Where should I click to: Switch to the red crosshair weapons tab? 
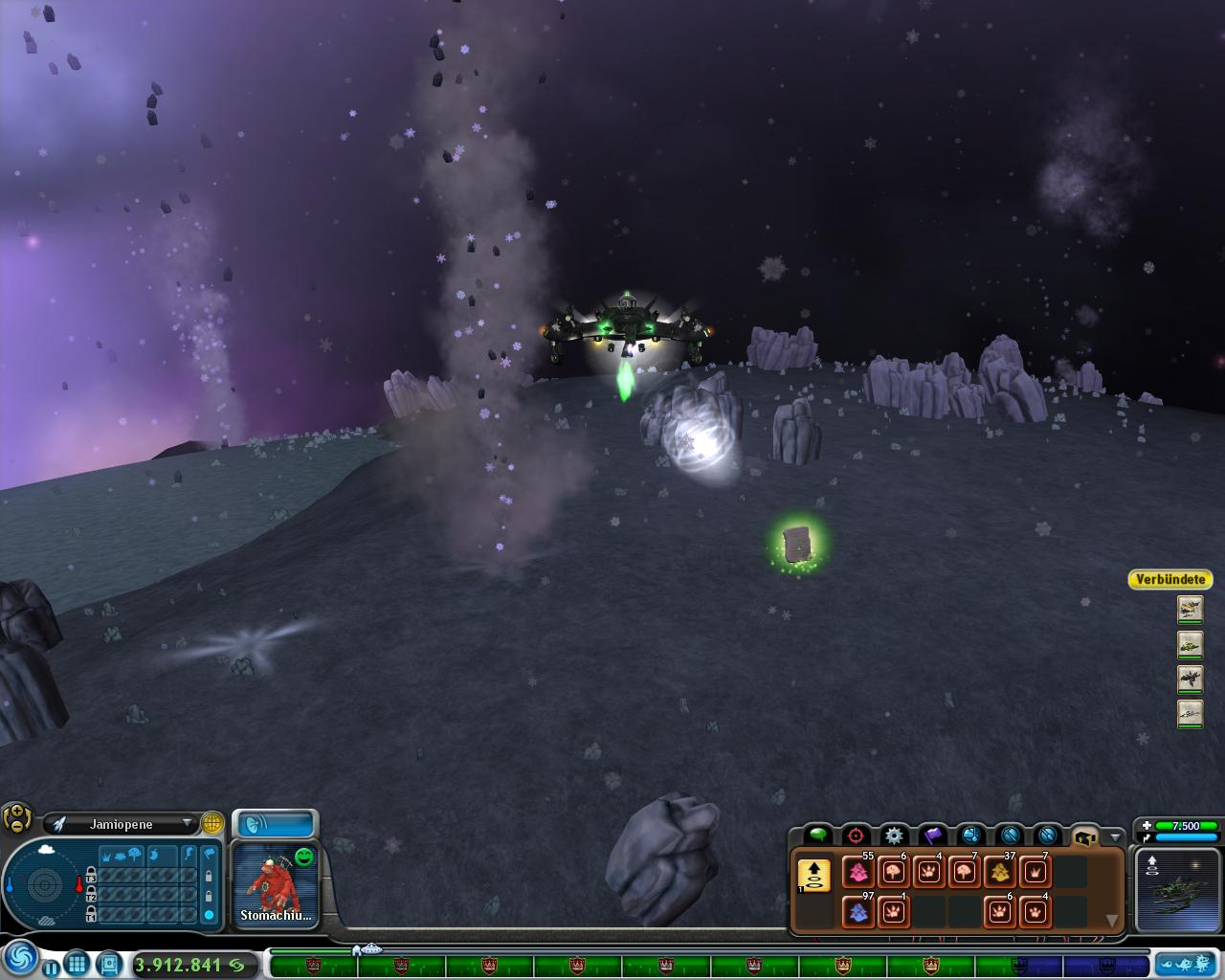[x=856, y=835]
